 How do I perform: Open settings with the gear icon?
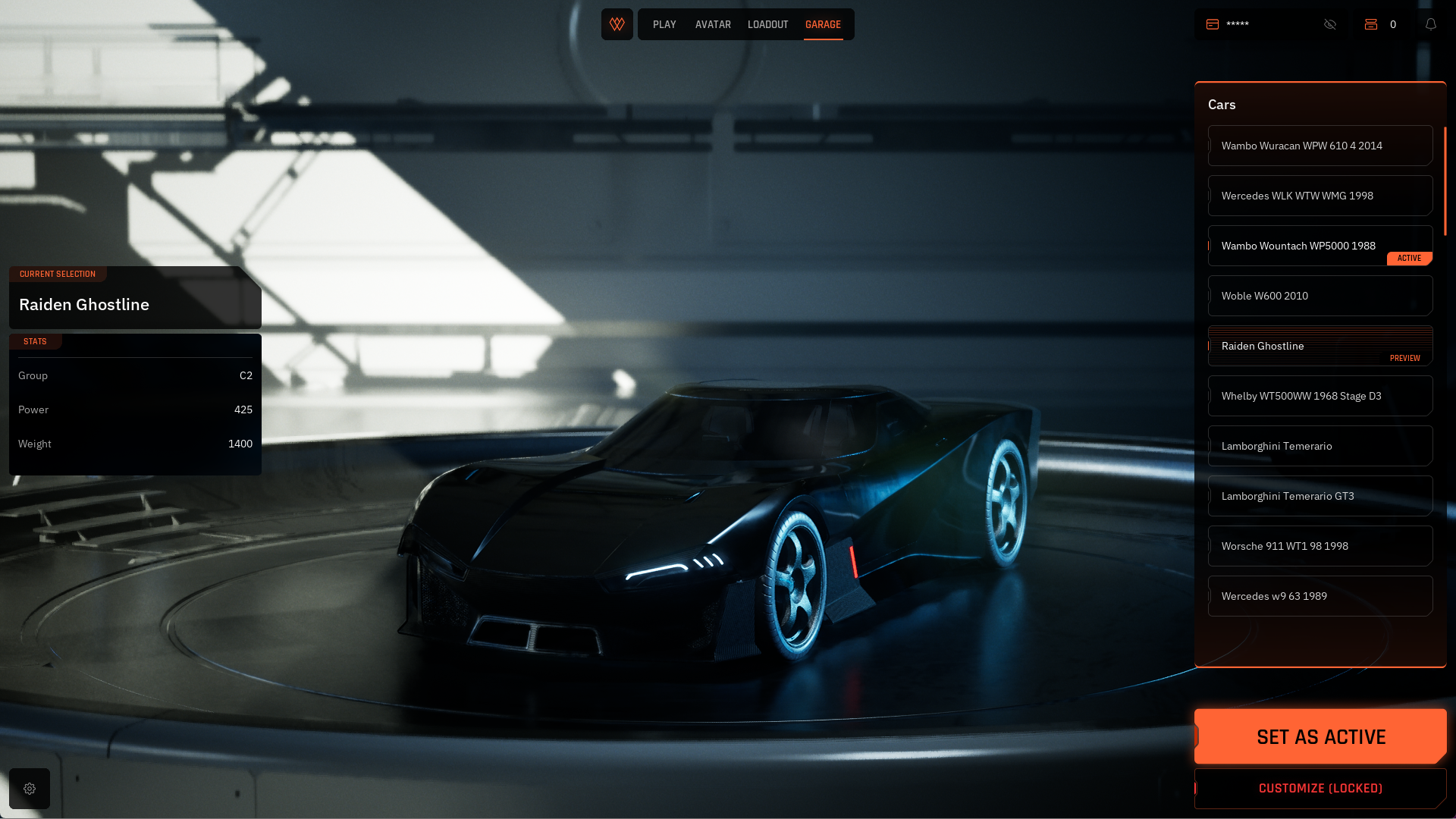(30, 789)
